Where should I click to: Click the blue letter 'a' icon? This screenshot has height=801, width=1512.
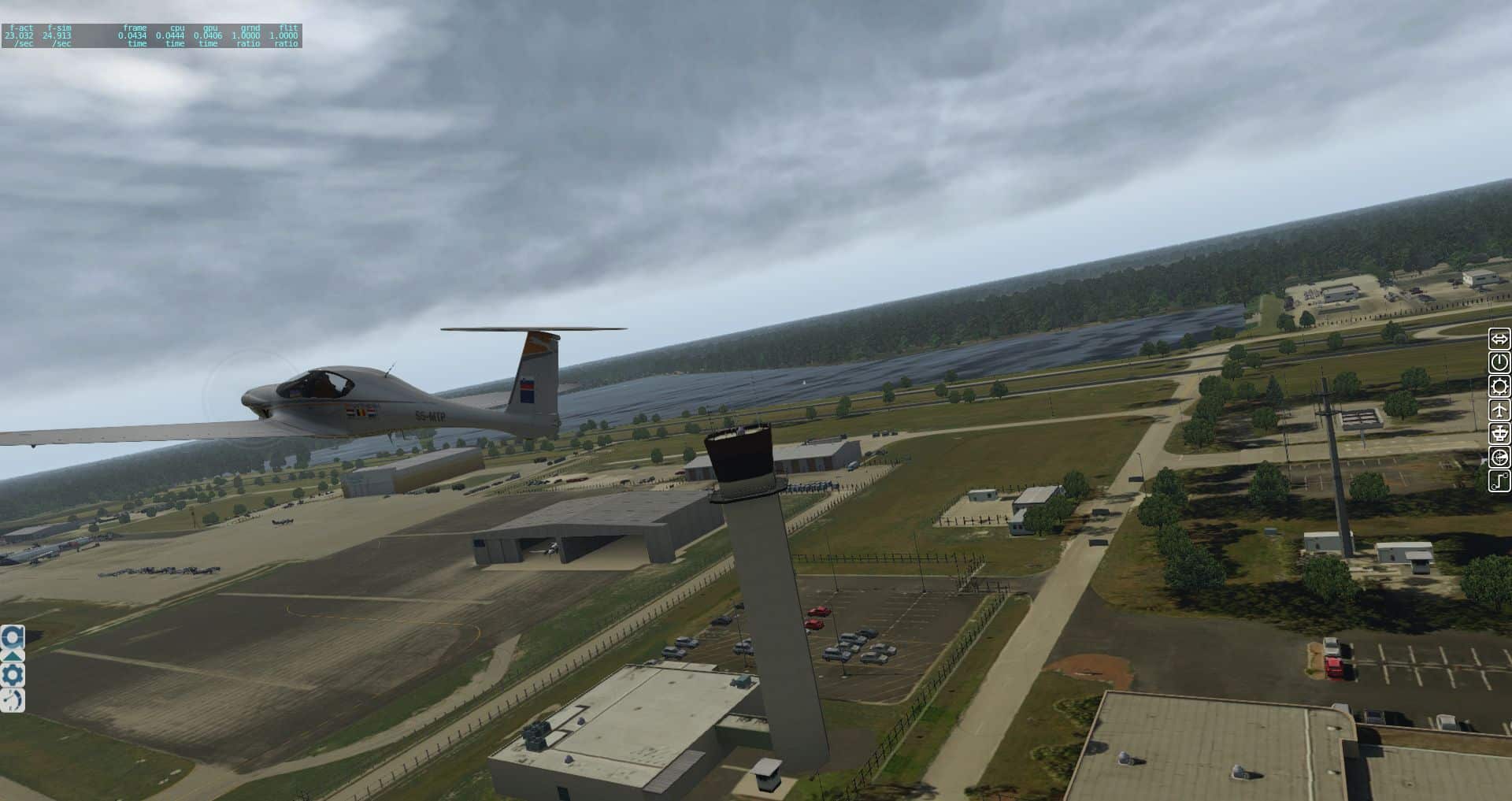(x=13, y=636)
